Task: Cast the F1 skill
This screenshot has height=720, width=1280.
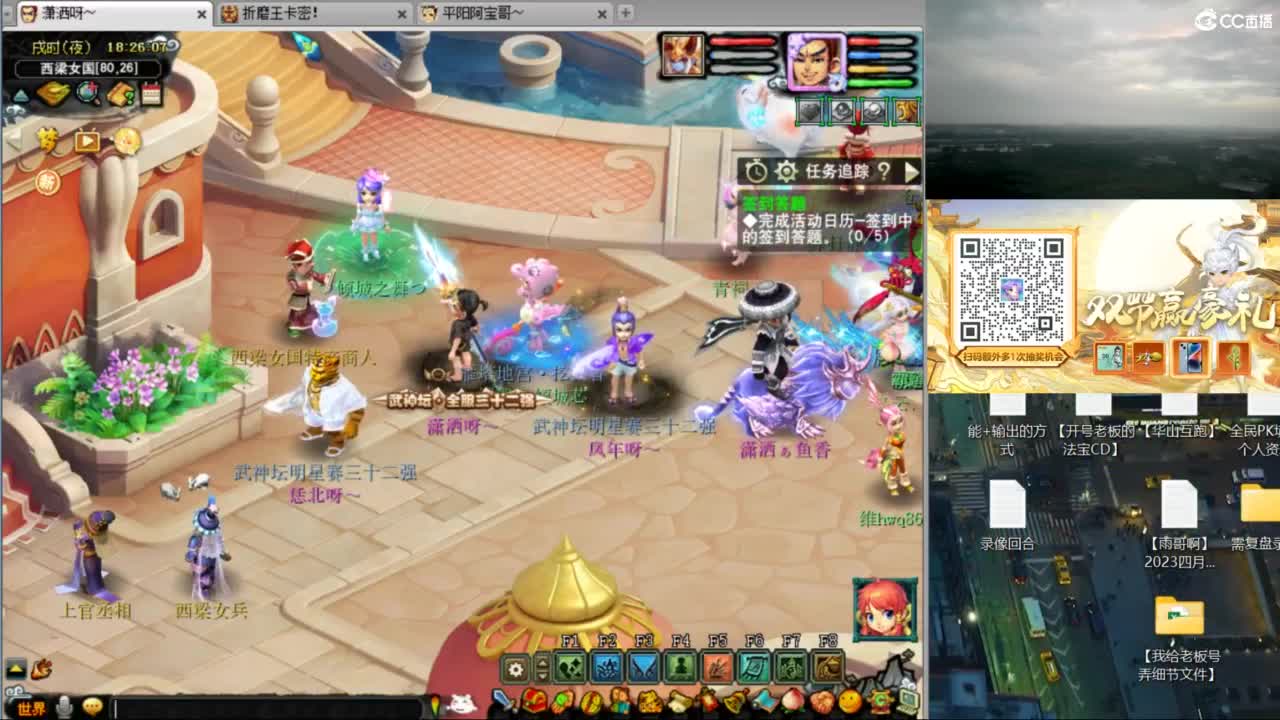Action: click(568, 666)
